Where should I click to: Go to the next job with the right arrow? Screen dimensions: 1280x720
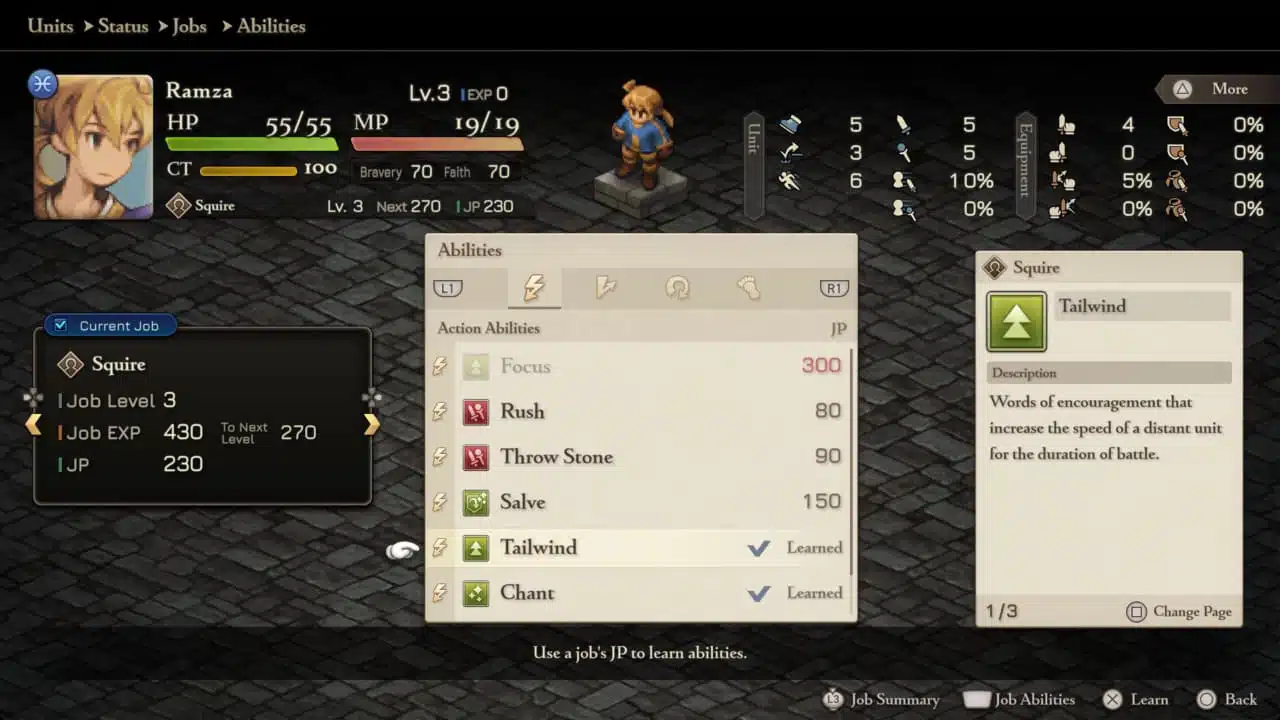click(x=372, y=425)
